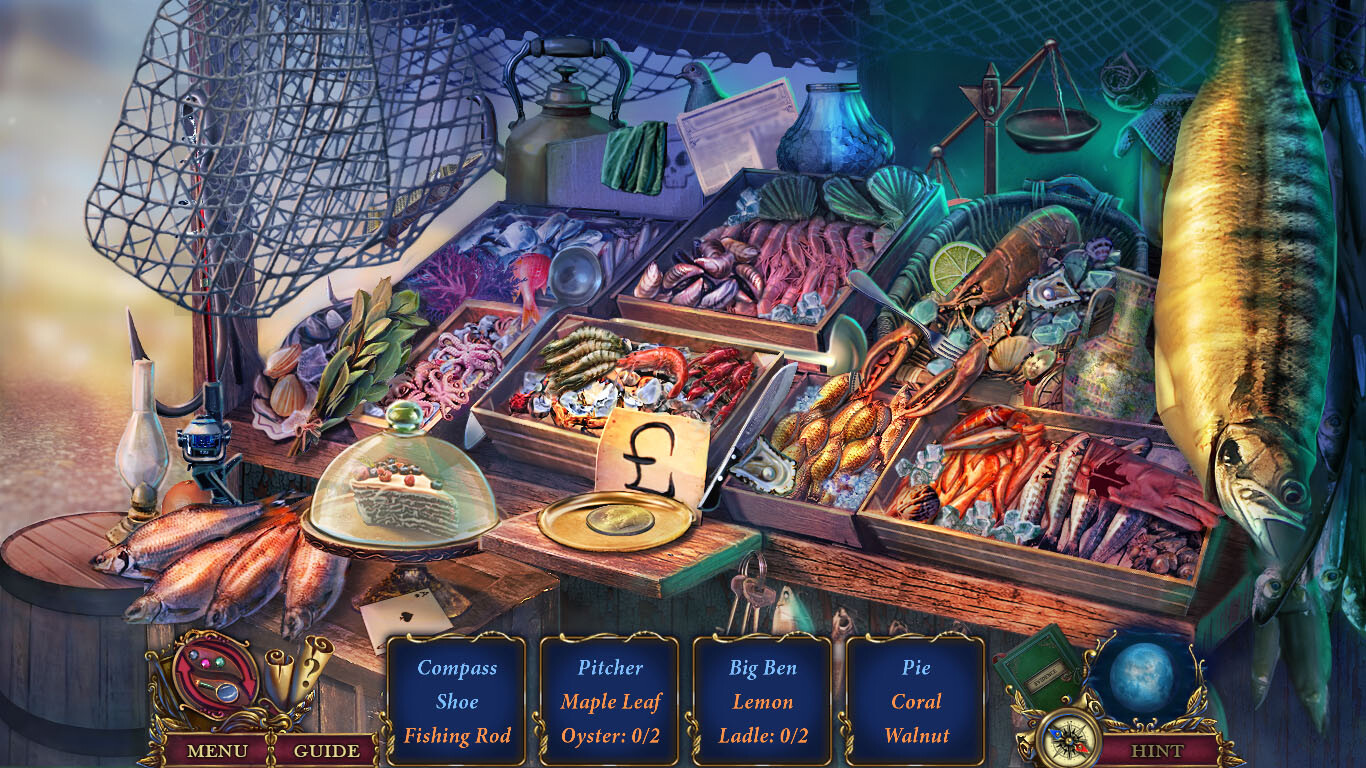Click the oyster holding a pearl
1366x768 pixels.
click(764, 468)
